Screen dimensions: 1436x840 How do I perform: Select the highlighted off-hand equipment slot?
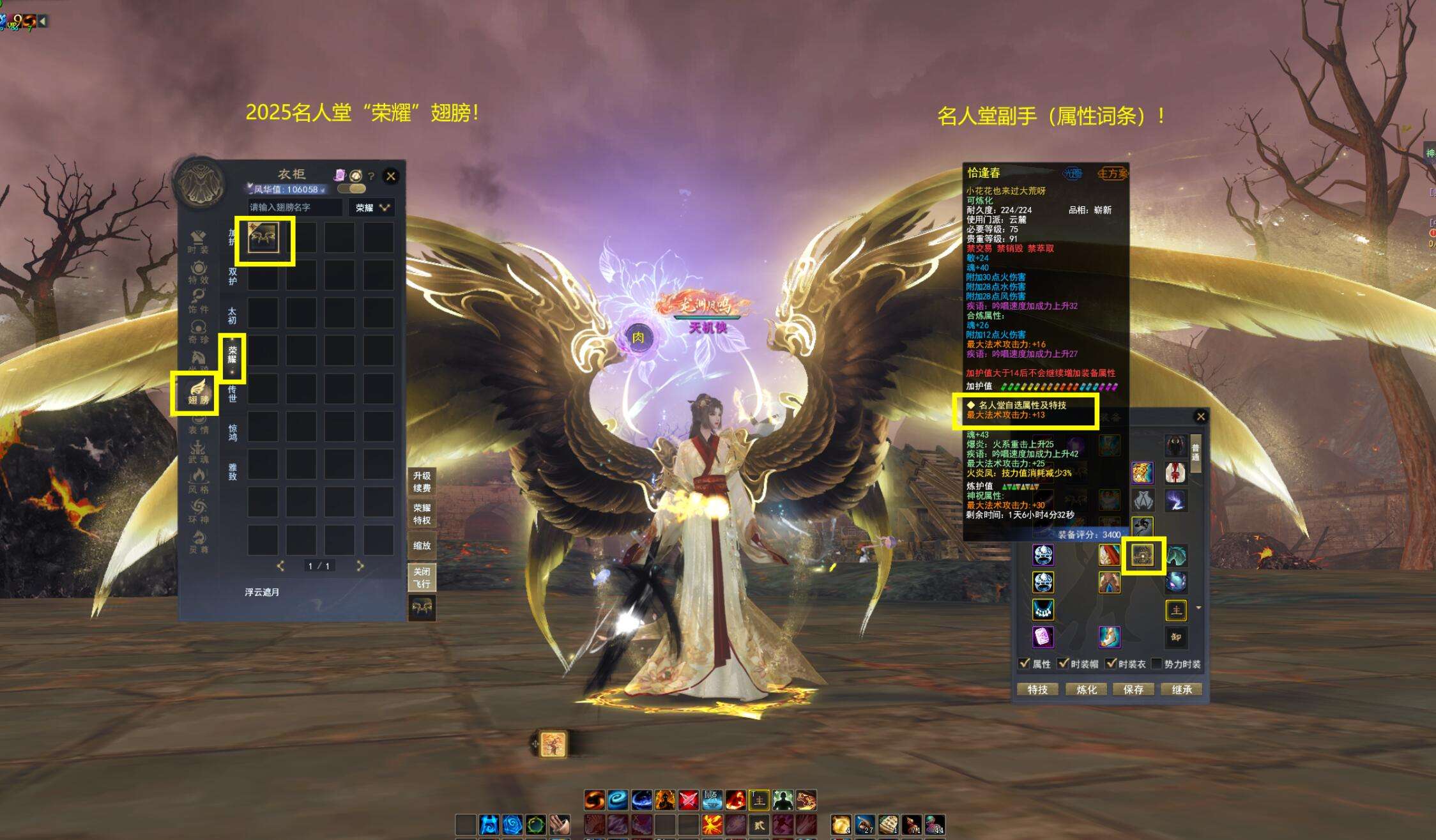(x=1143, y=555)
